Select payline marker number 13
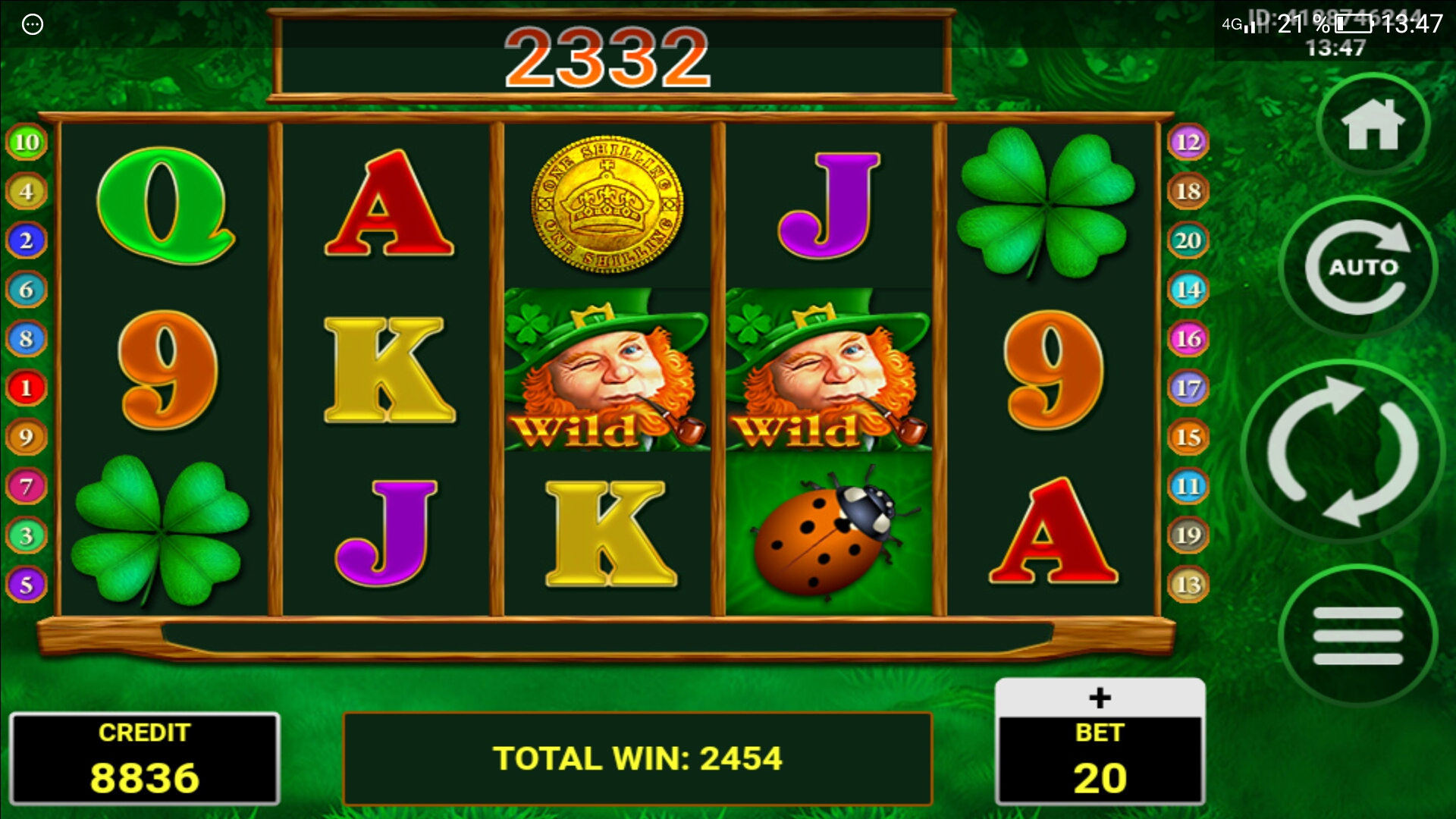Viewport: 1456px width, 819px height. [x=1188, y=585]
